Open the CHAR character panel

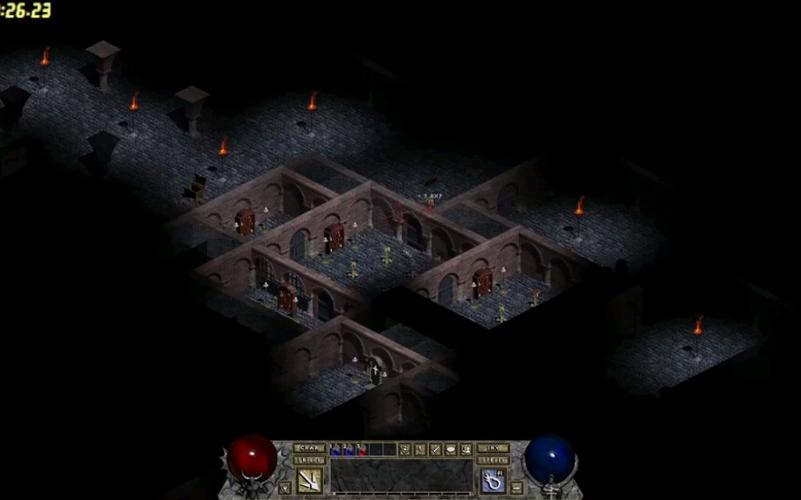309,448
